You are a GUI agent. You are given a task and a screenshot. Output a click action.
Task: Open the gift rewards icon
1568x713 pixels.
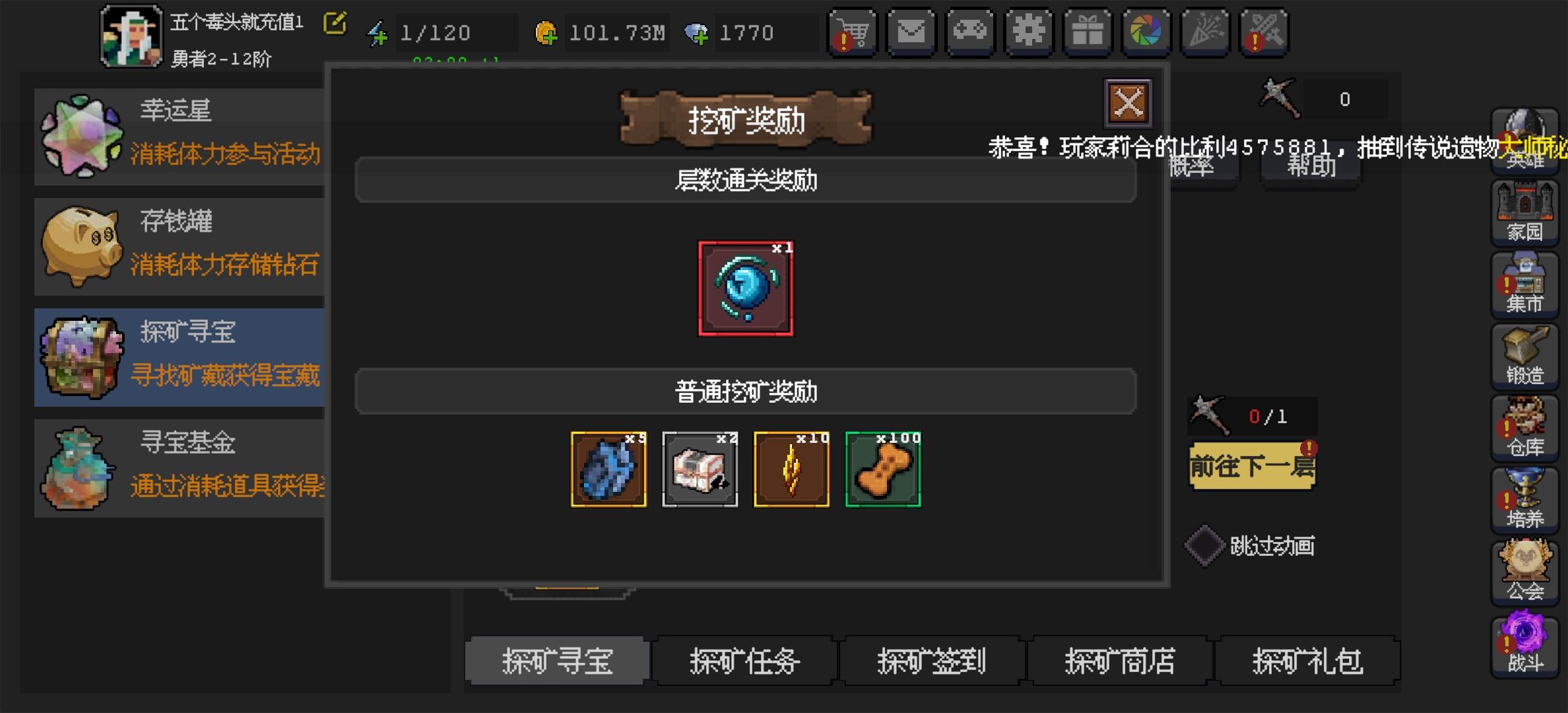[1087, 31]
